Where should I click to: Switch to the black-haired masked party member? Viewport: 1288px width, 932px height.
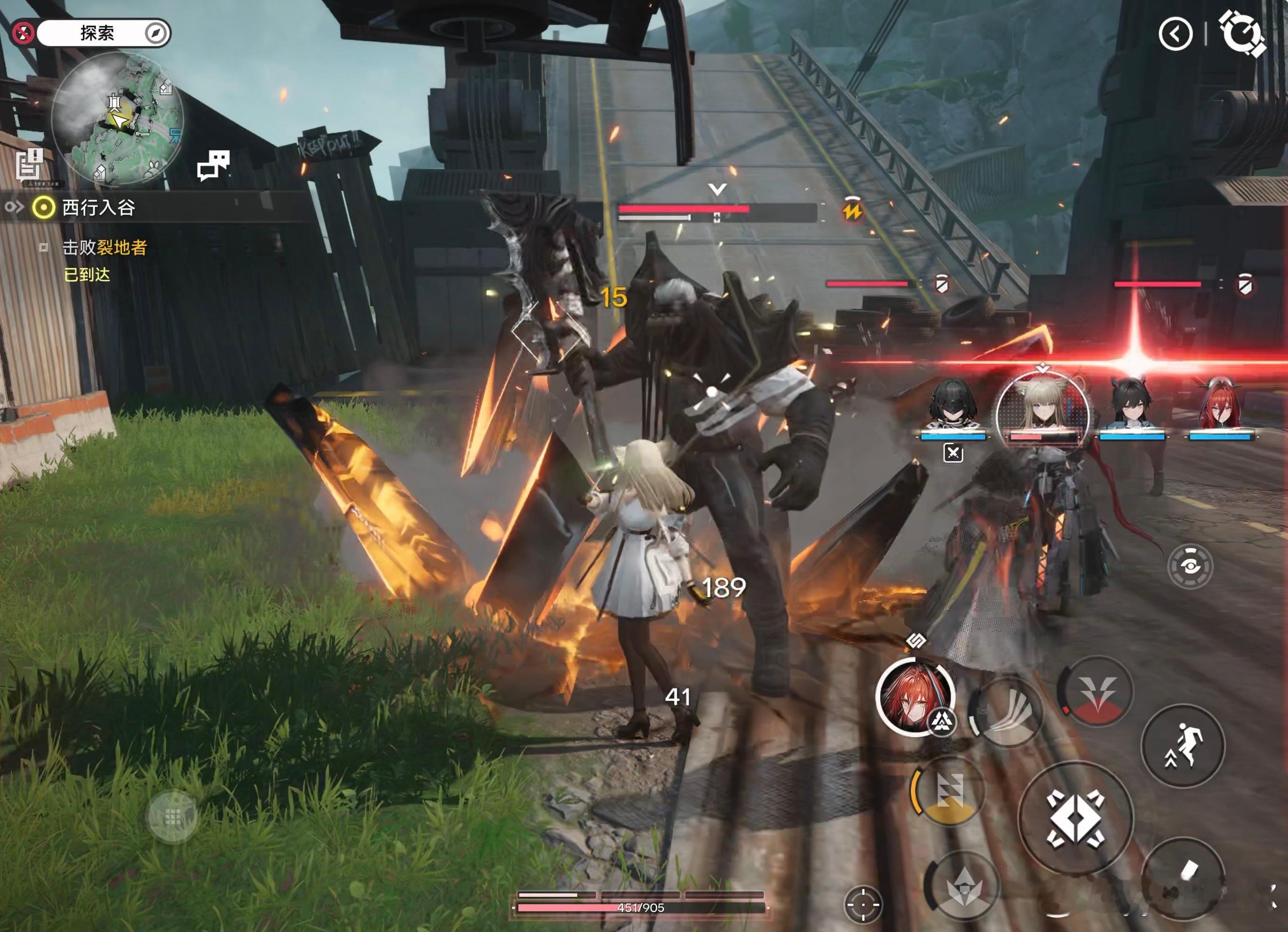[953, 406]
